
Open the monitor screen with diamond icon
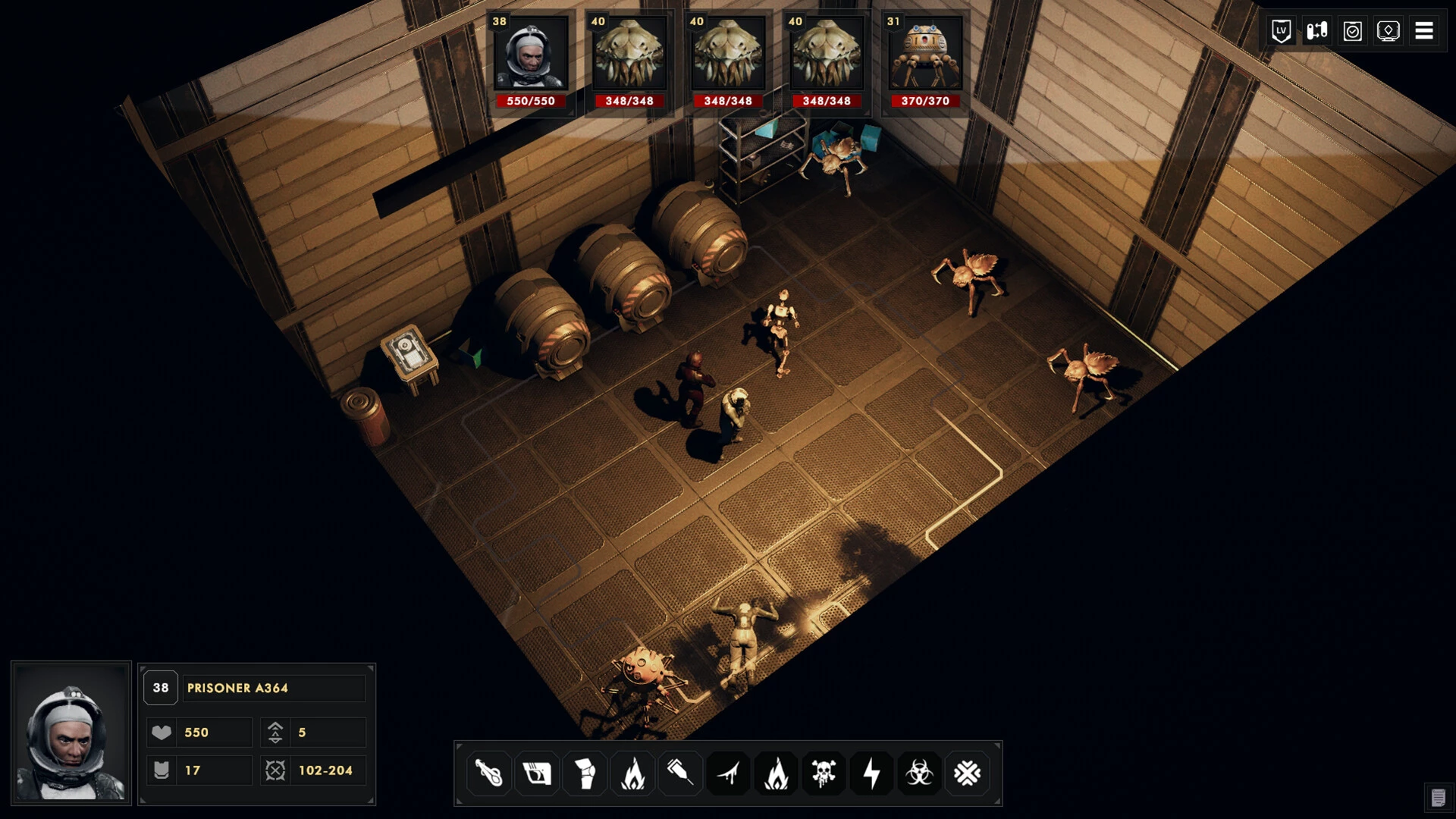(1389, 31)
